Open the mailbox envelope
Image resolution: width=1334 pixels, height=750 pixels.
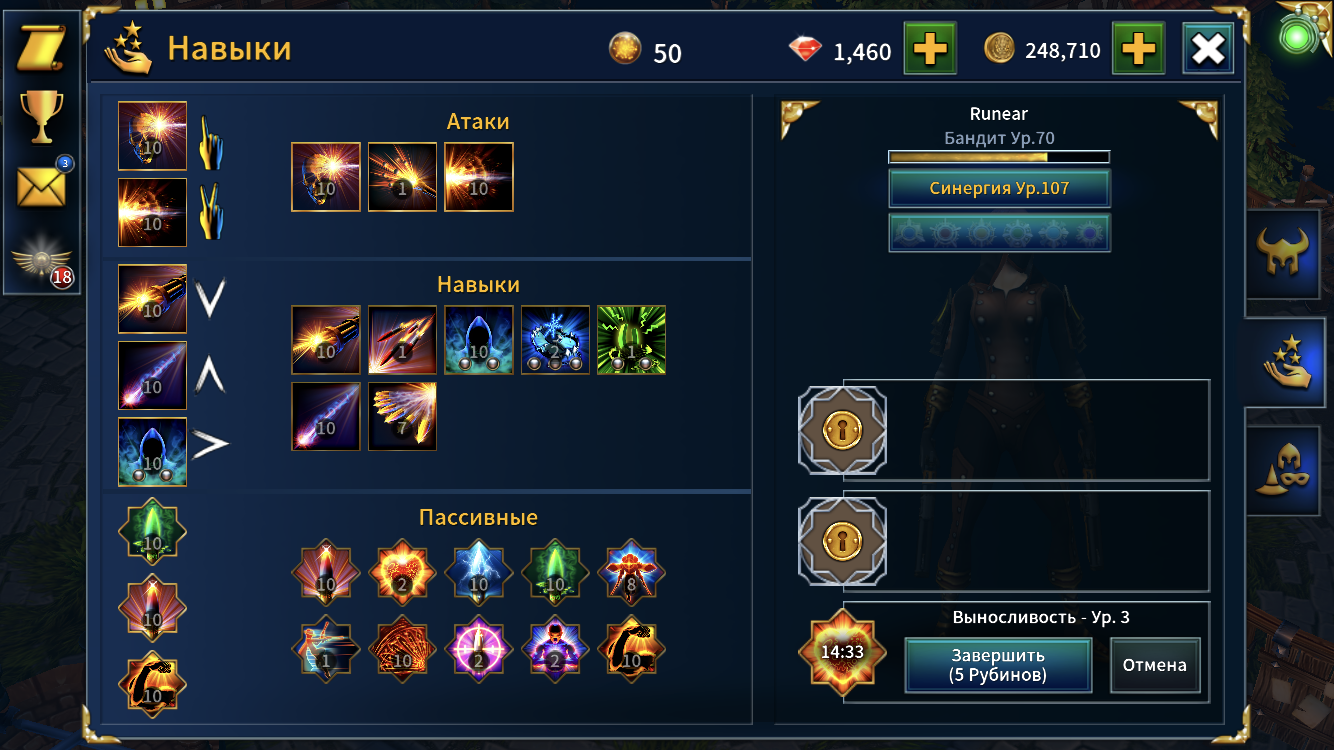point(41,186)
